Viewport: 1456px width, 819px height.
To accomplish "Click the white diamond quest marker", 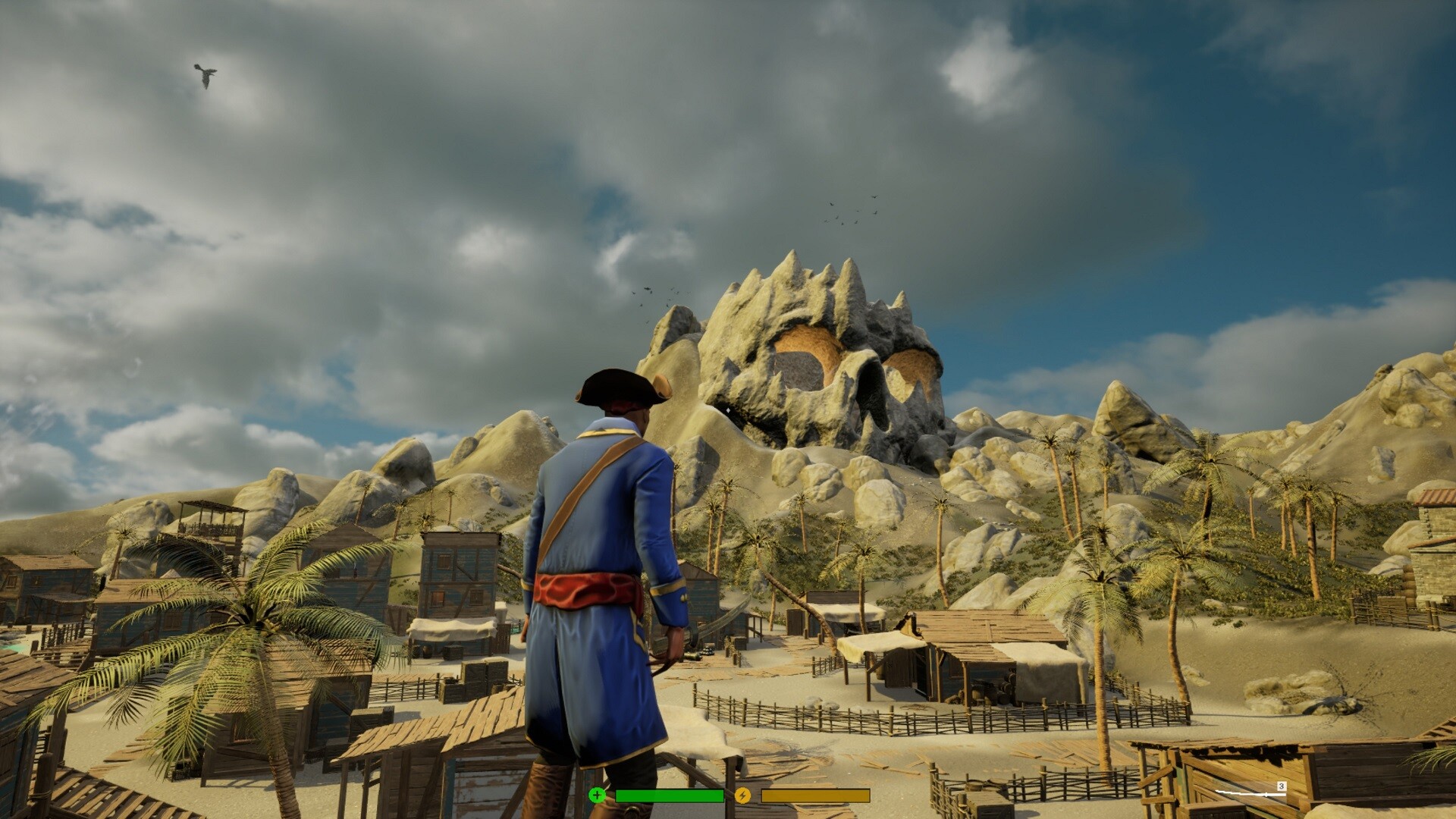I will 729,412.
